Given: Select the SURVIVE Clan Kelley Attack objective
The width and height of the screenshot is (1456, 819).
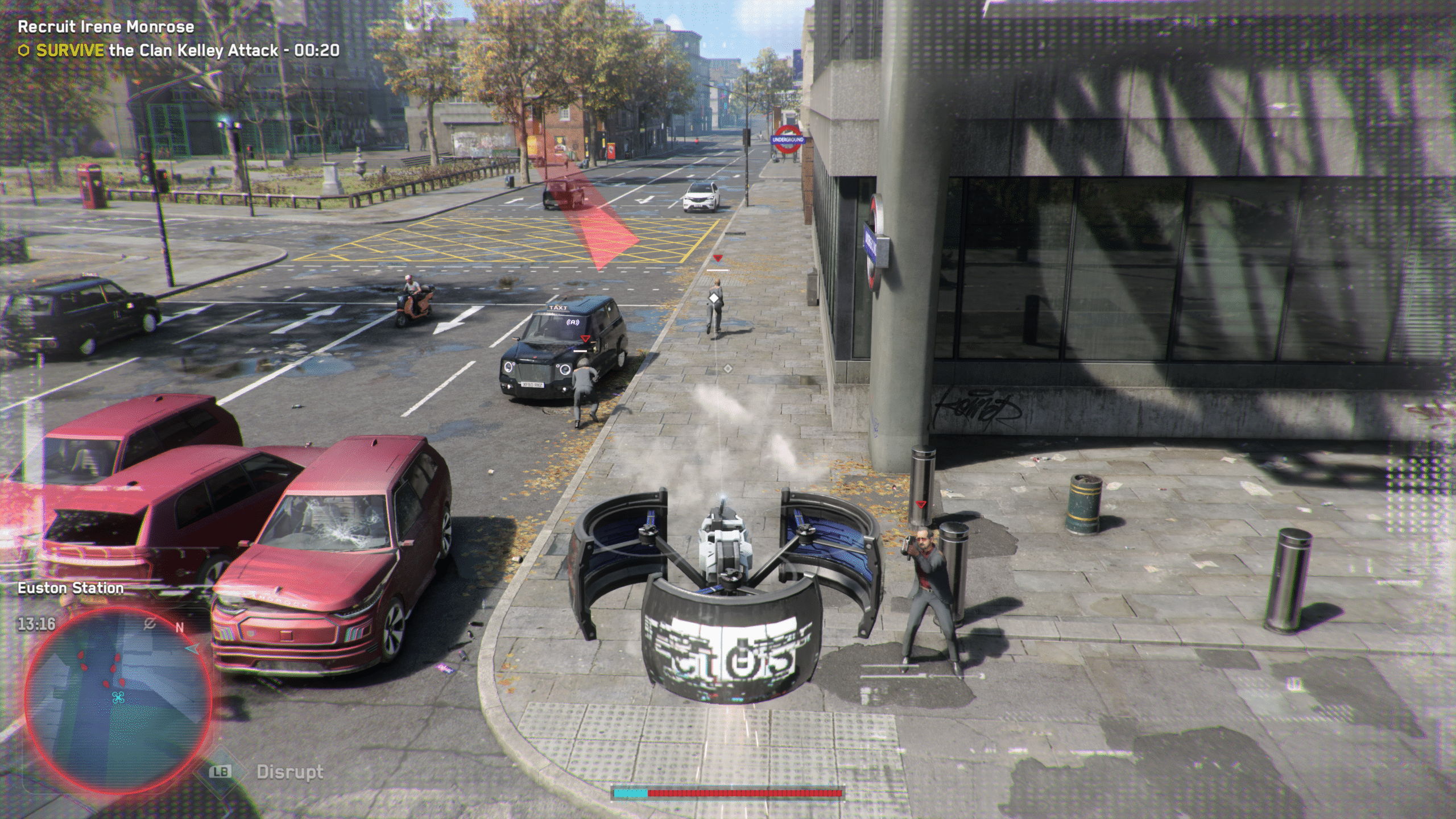Looking at the screenshot, I should tap(187, 51).
